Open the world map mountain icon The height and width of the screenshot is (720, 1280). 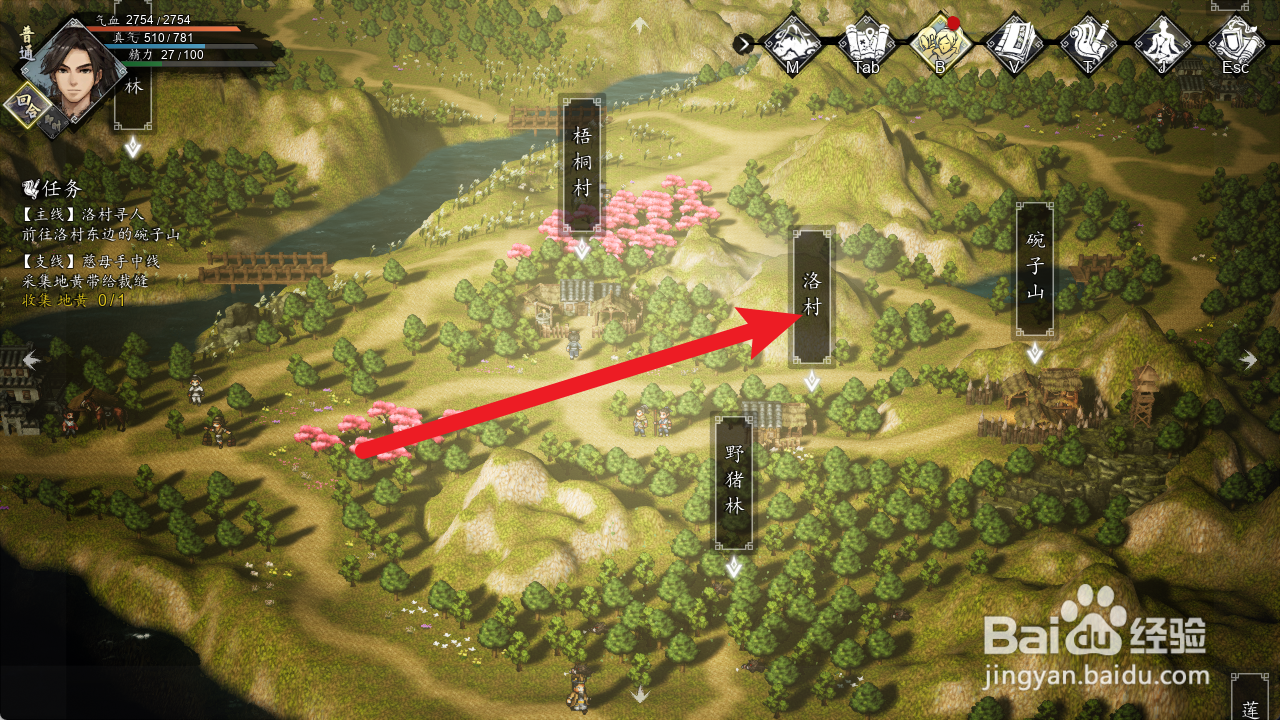tap(792, 43)
